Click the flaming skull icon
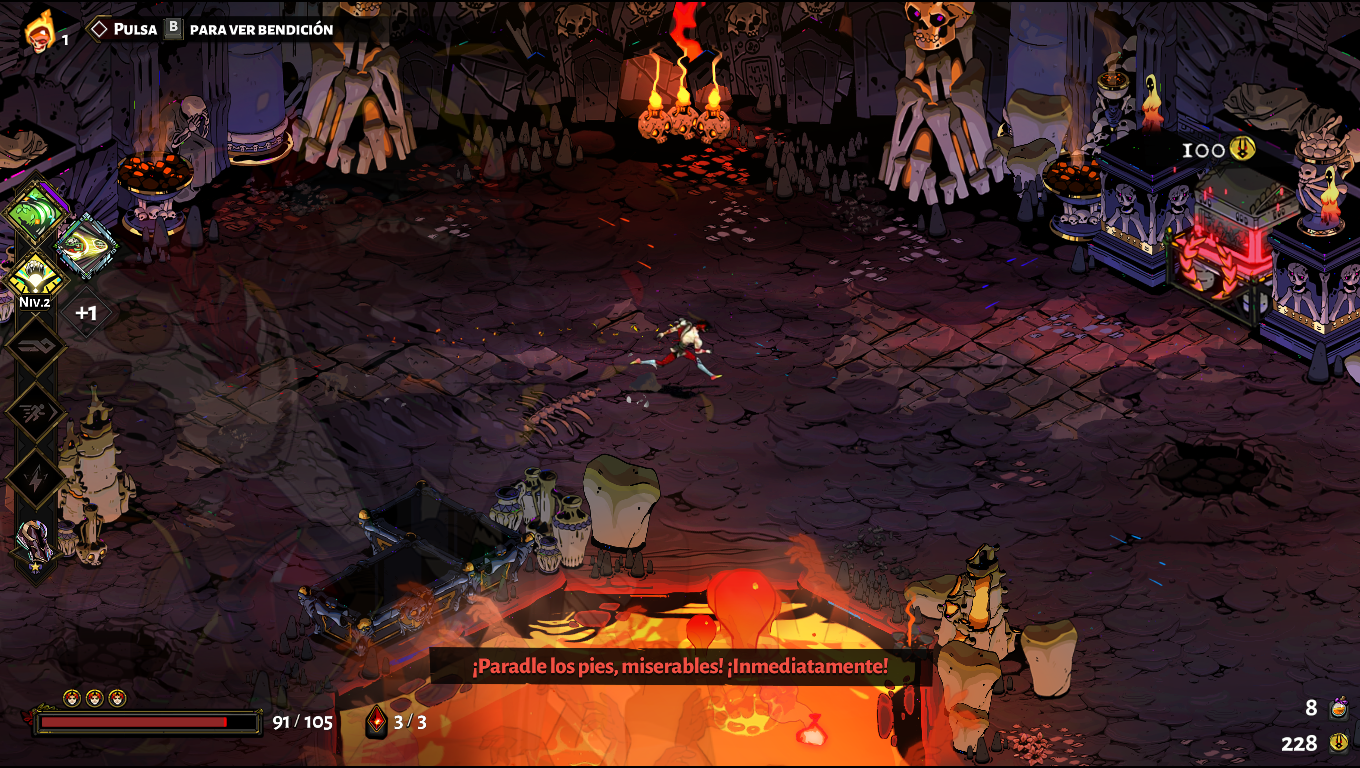 tap(40, 31)
